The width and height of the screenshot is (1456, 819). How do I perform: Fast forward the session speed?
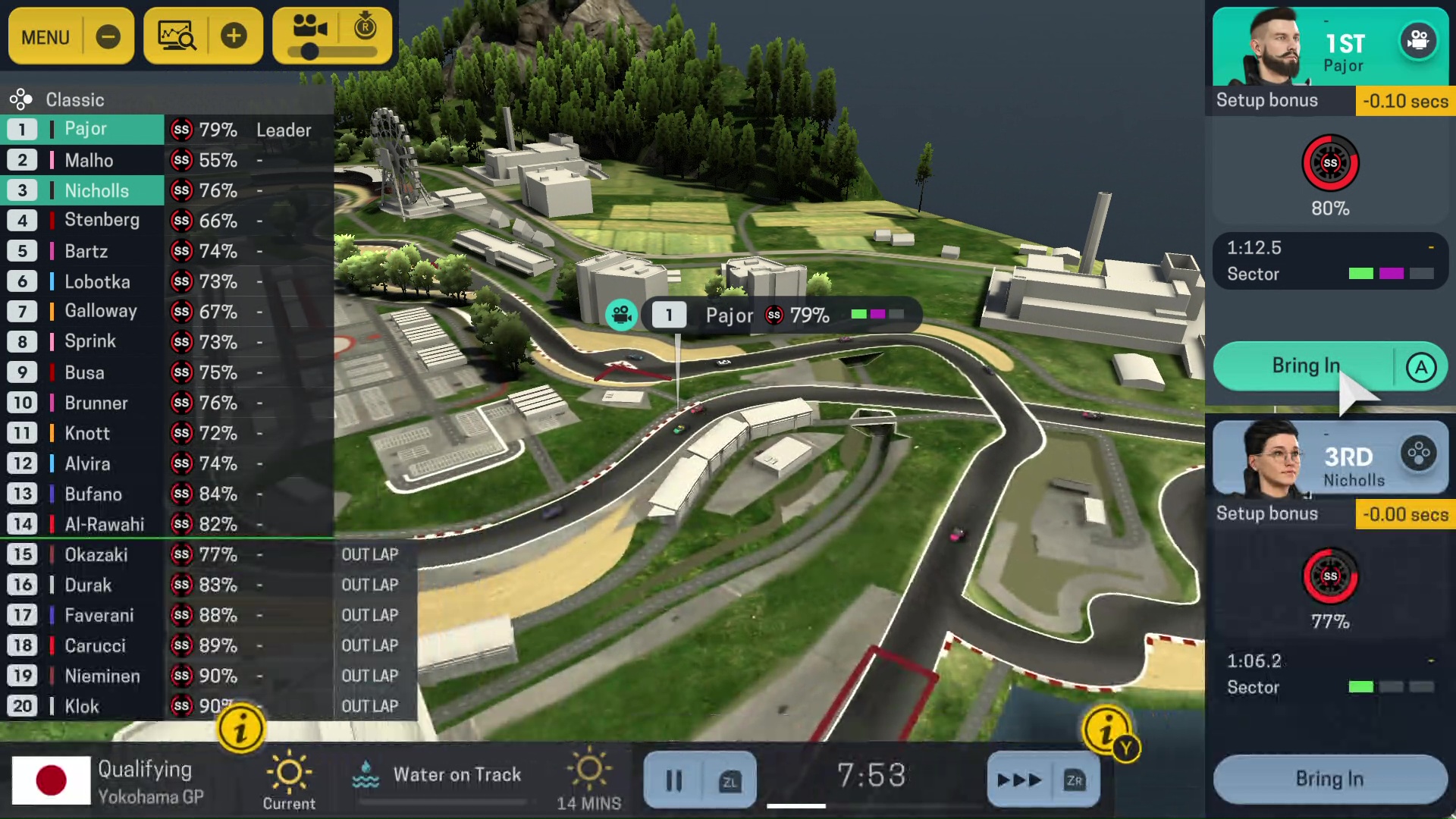pyautogui.click(x=1019, y=780)
